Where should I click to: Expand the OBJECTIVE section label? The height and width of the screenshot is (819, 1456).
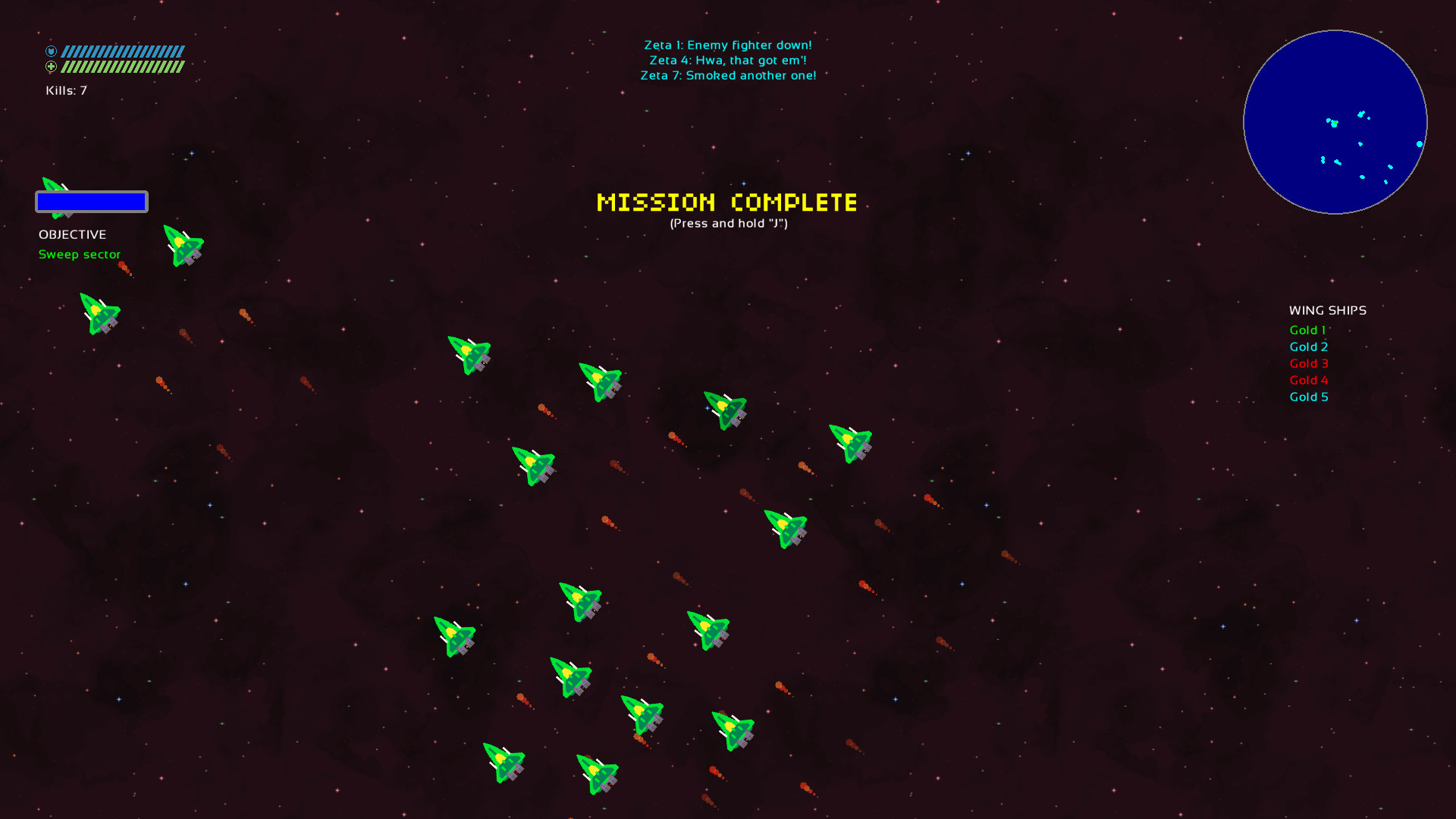pos(72,234)
